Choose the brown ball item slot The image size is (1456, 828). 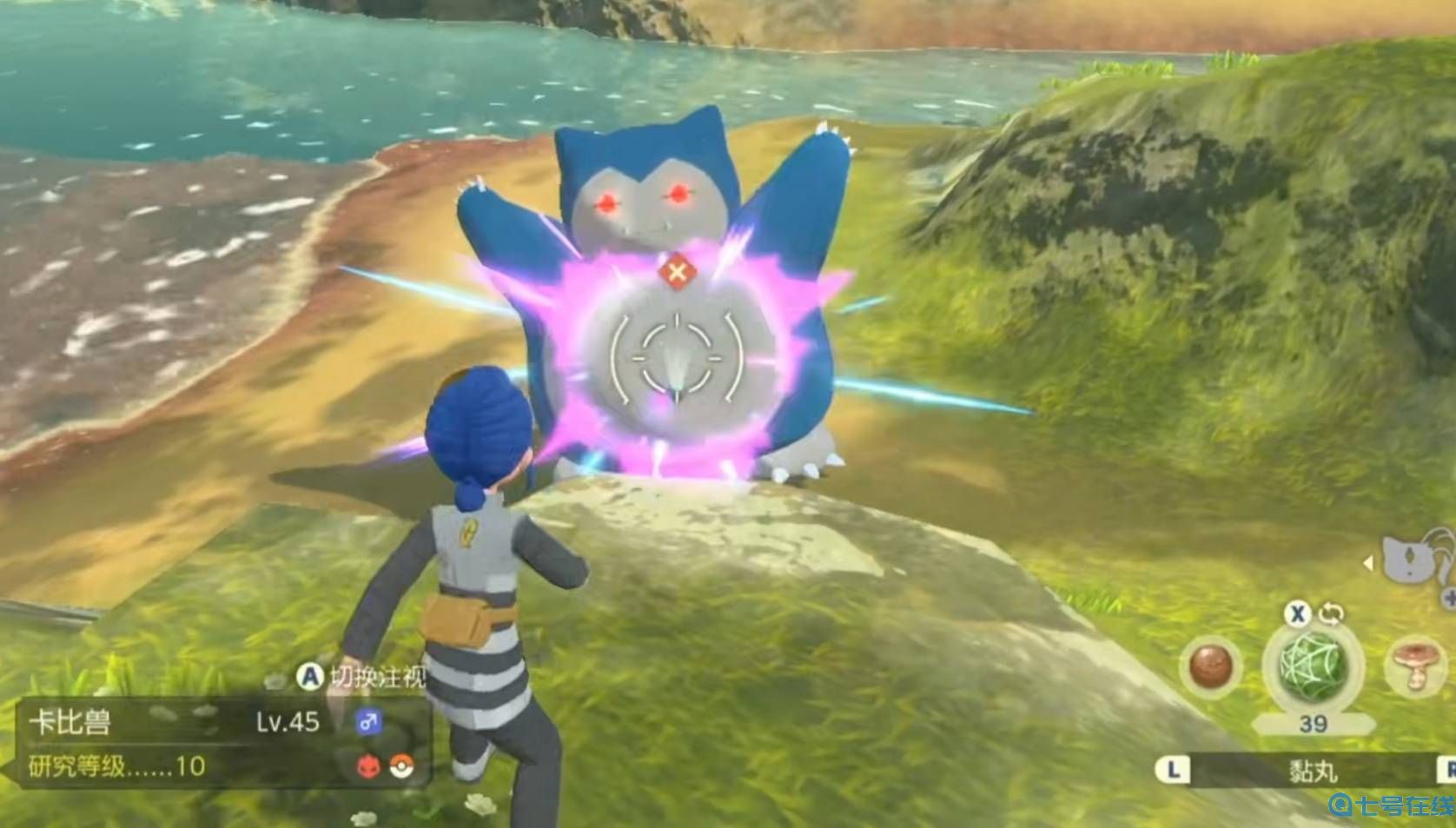click(x=1211, y=667)
